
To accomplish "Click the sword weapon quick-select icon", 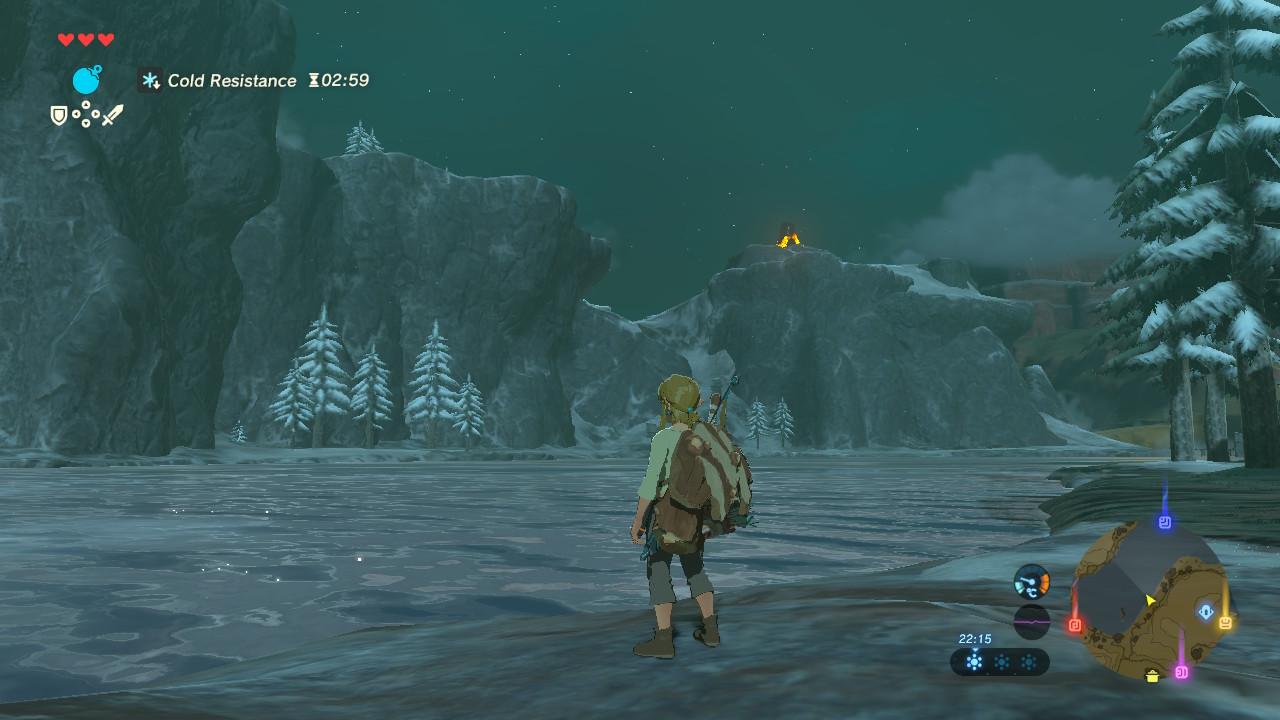I will (x=112, y=115).
